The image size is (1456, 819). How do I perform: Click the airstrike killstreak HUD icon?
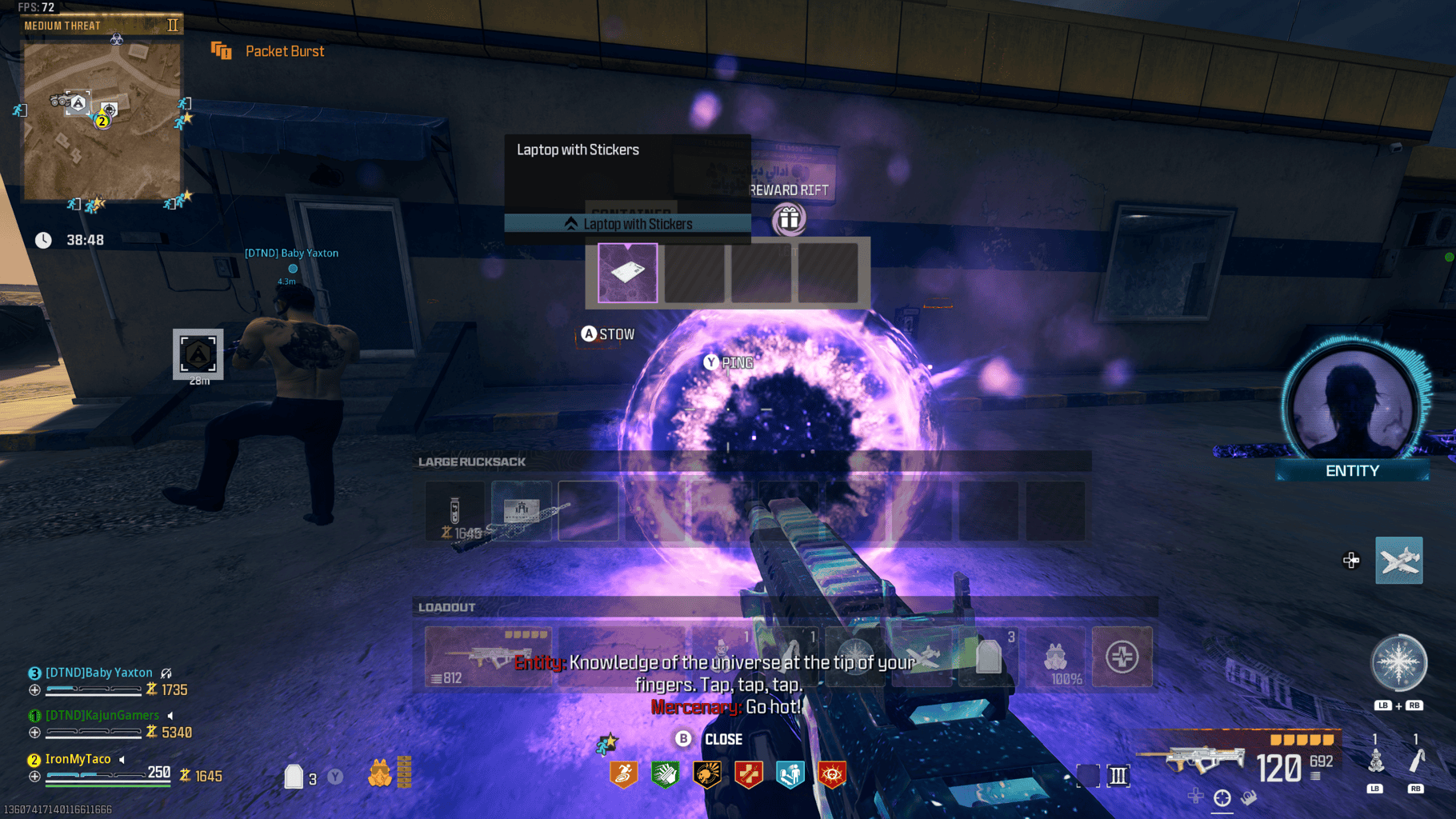click(1398, 561)
